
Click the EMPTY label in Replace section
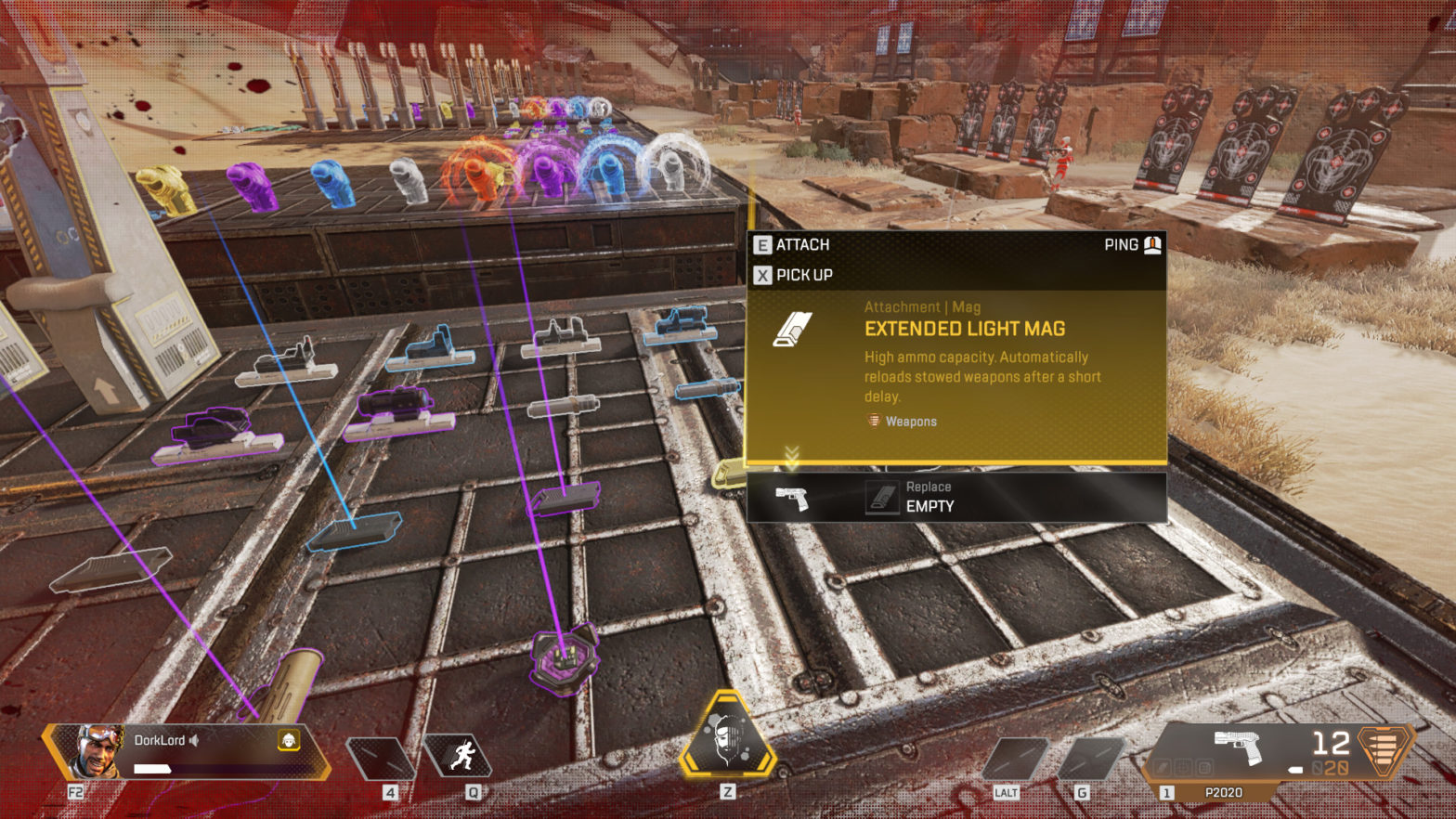929,506
